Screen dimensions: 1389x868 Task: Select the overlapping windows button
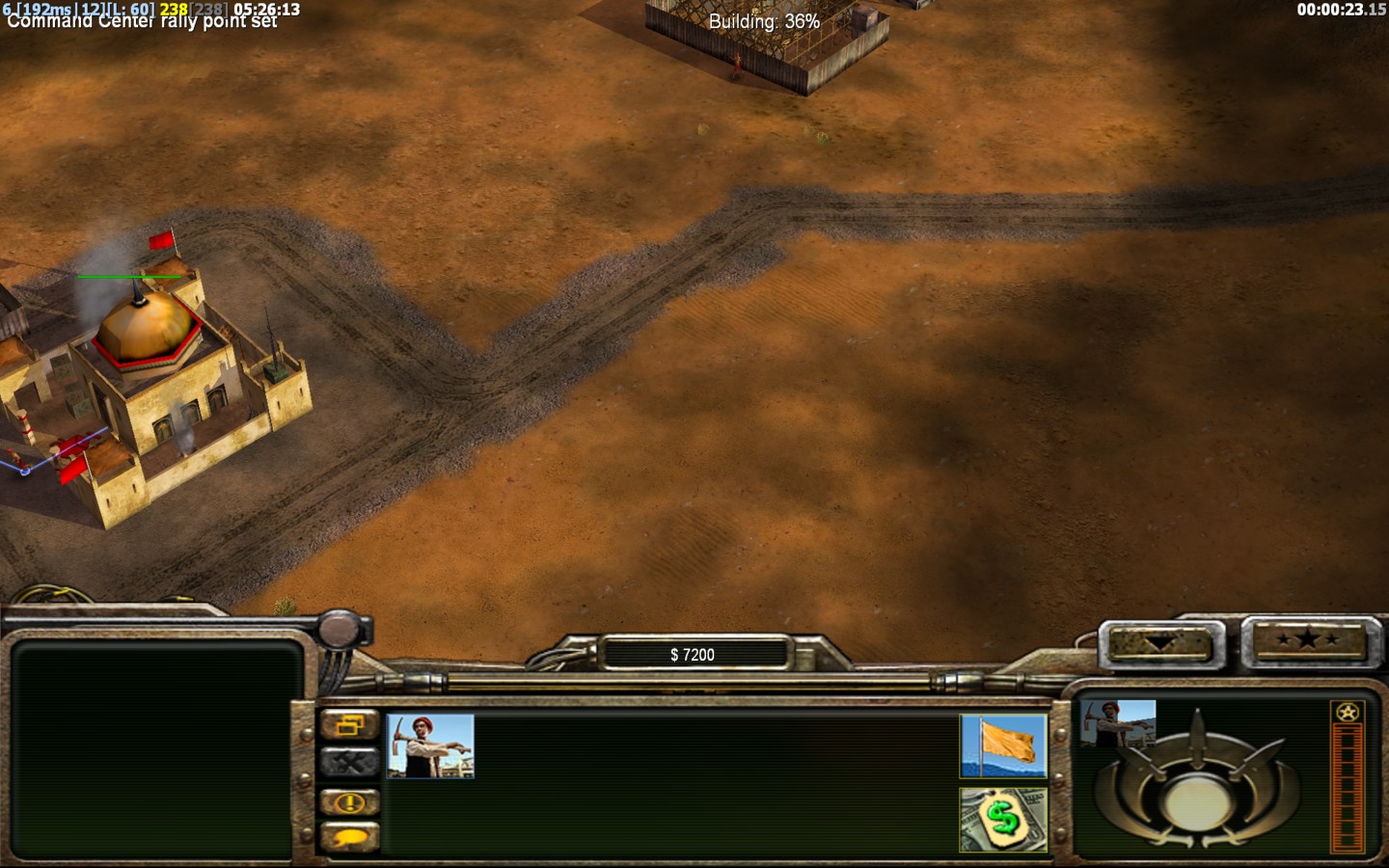(349, 725)
